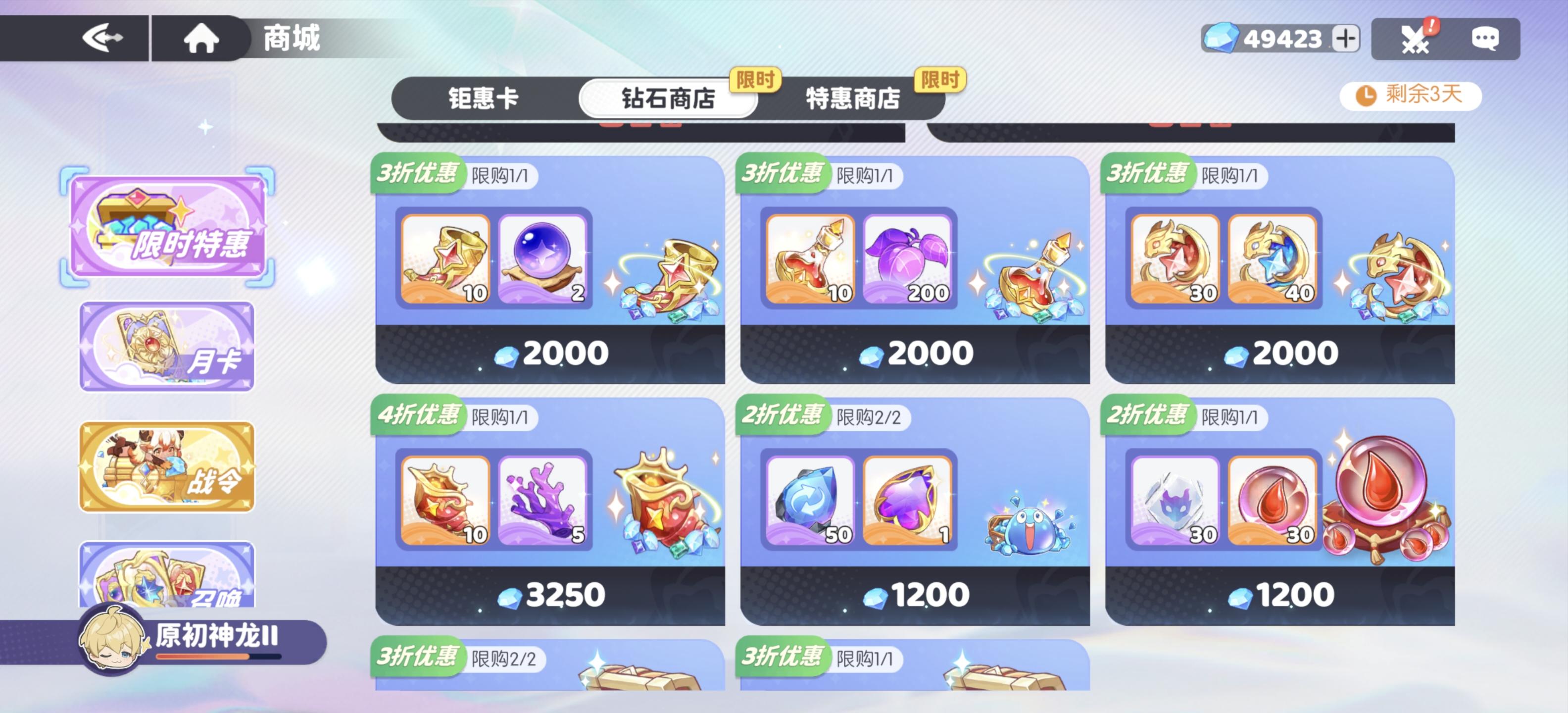
Task: Switch to the 钜惠卡 tab
Action: click(484, 99)
